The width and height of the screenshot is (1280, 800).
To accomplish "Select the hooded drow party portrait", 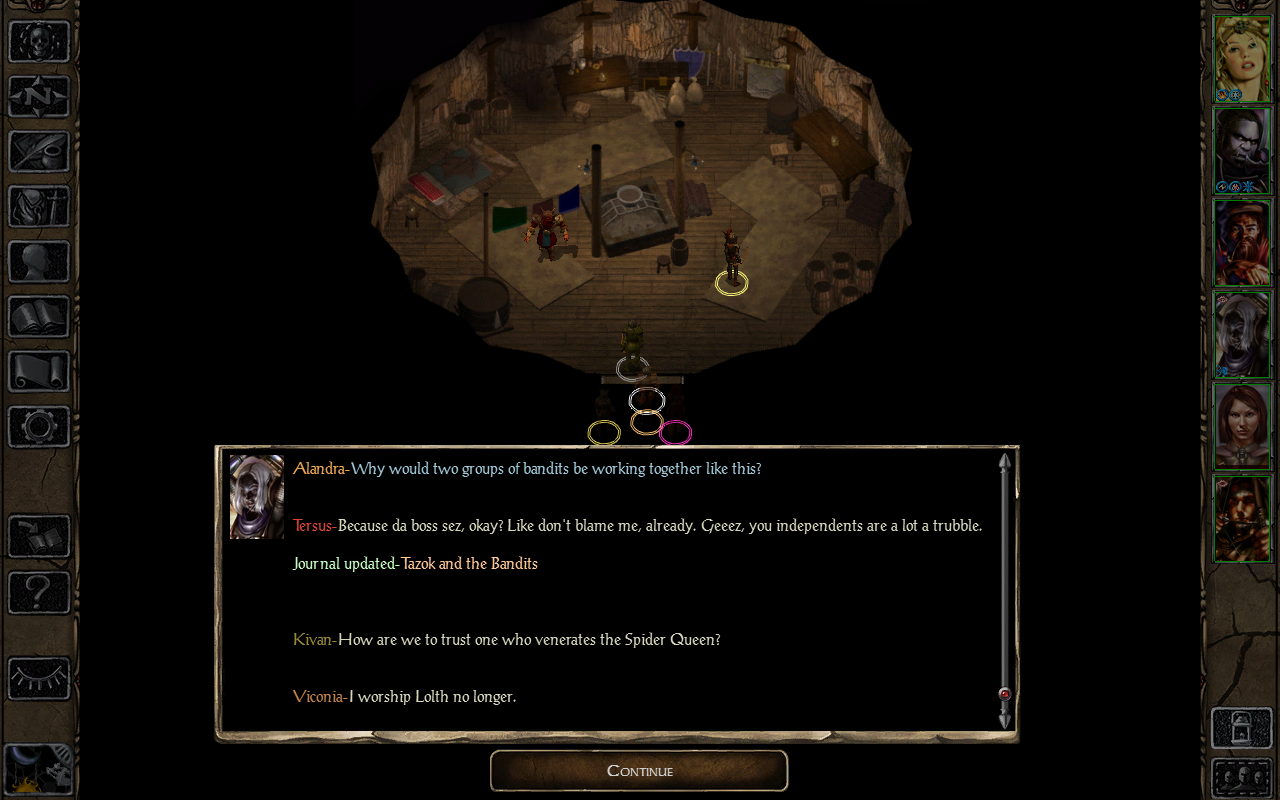I will click(1241, 334).
